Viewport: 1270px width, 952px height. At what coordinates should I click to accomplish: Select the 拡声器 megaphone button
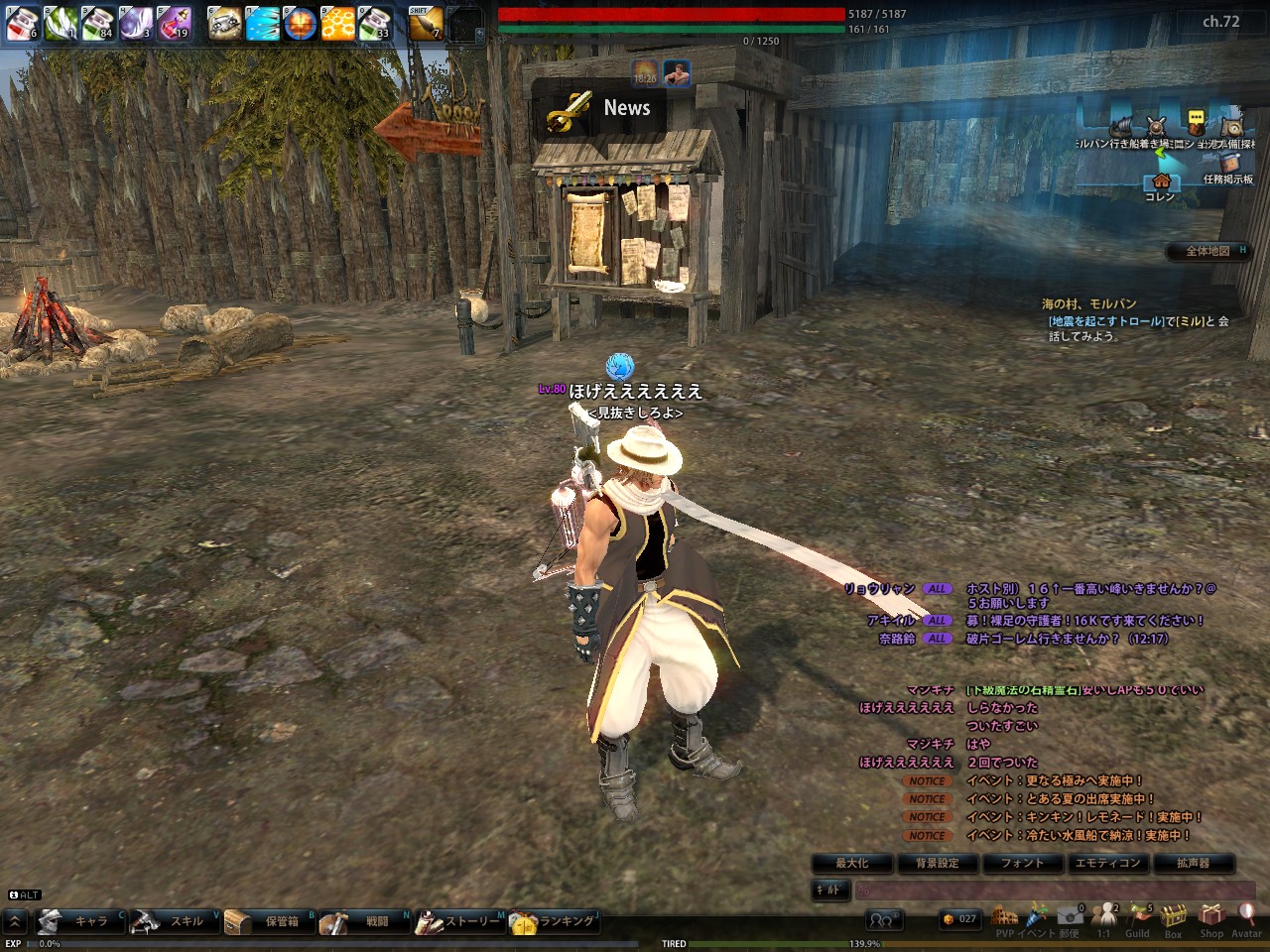(x=1193, y=863)
